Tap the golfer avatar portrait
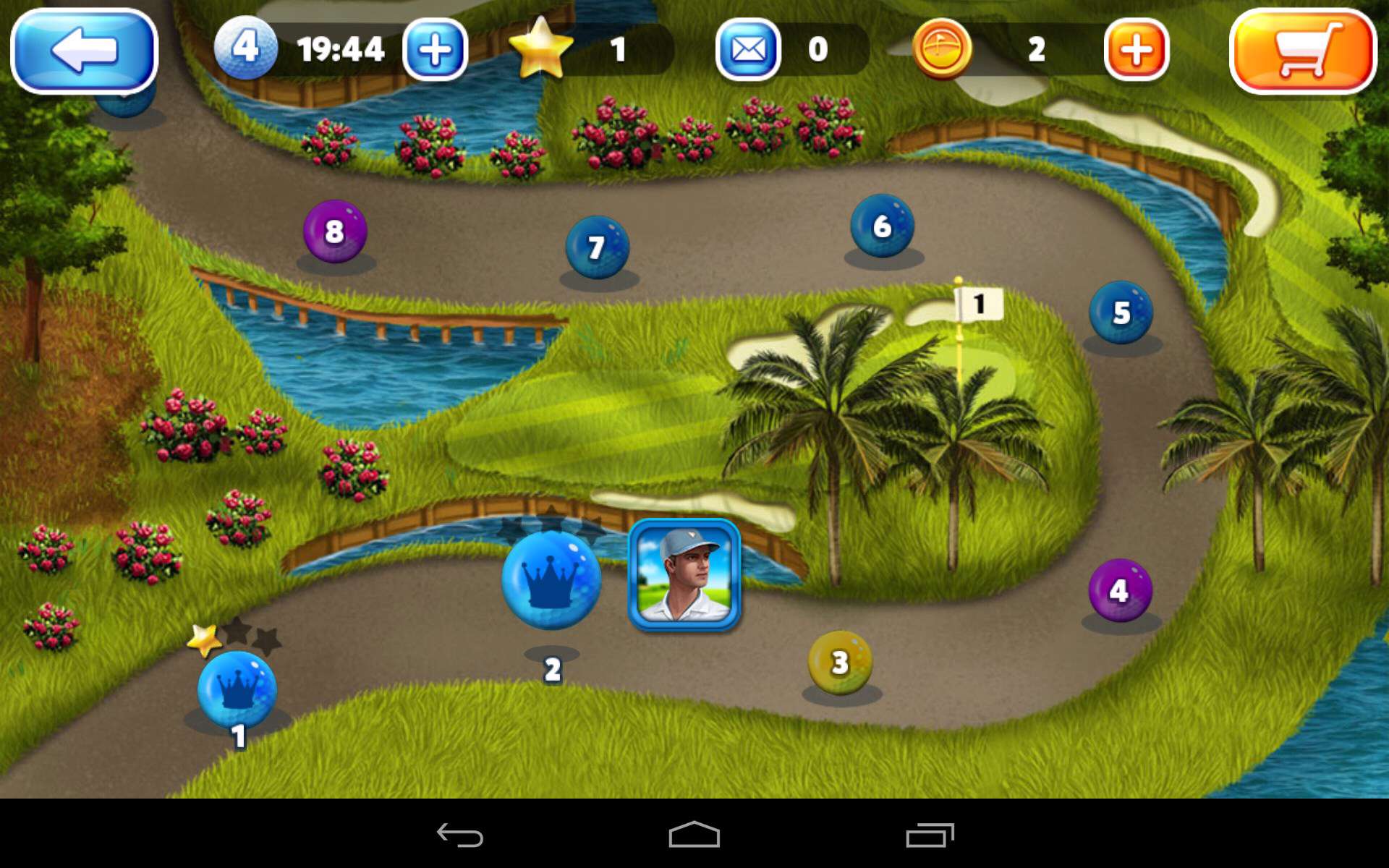 684,574
